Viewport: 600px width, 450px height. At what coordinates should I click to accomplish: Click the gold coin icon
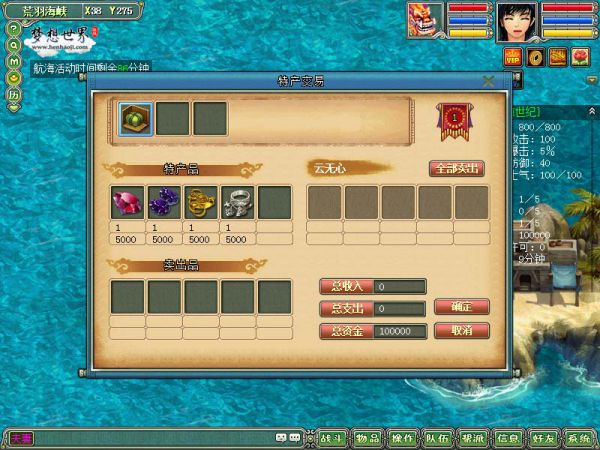pyautogui.click(x=536, y=57)
